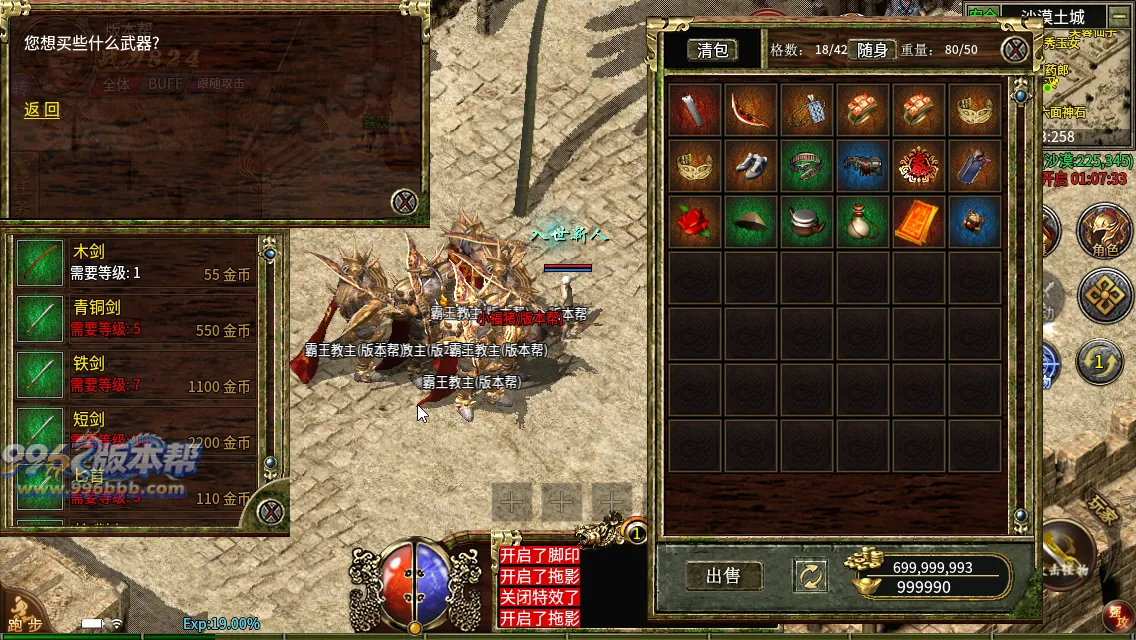1136x640 pixels.
Task: Use the orange scroll book item
Action: pyautogui.click(x=918, y=222)
